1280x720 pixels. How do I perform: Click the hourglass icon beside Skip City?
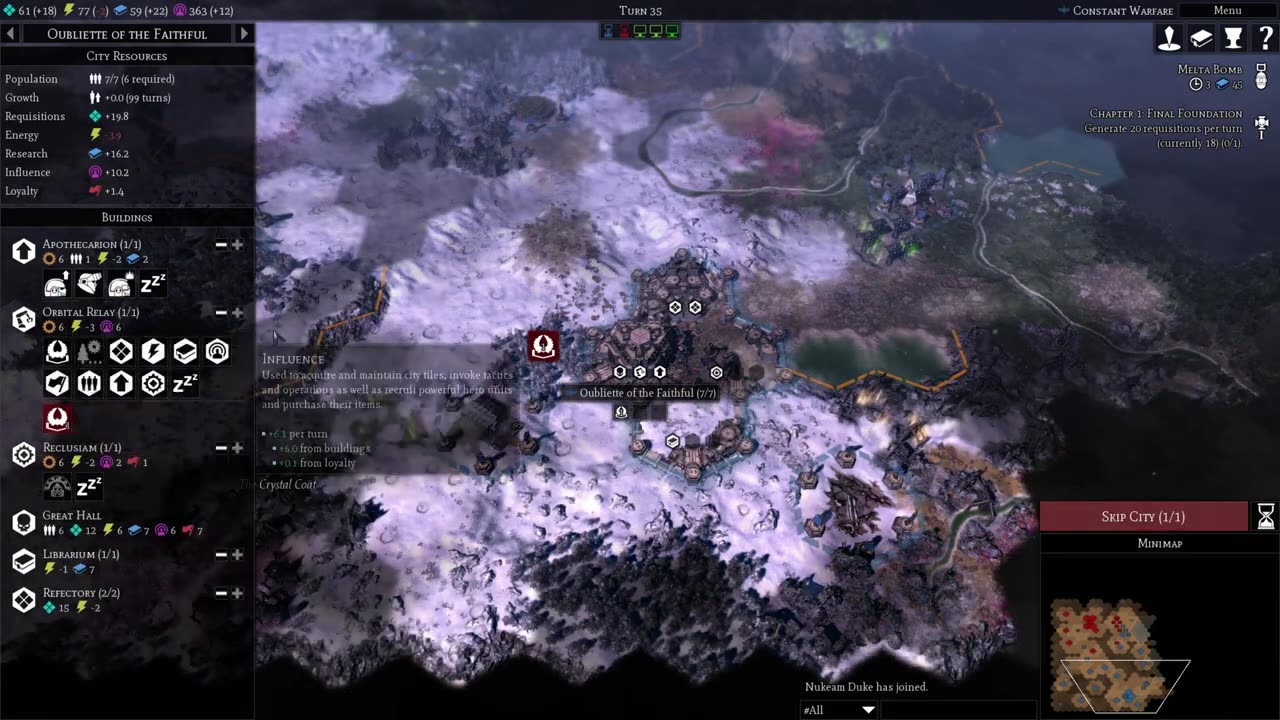pyautogui.click(x=1265, y=516)
